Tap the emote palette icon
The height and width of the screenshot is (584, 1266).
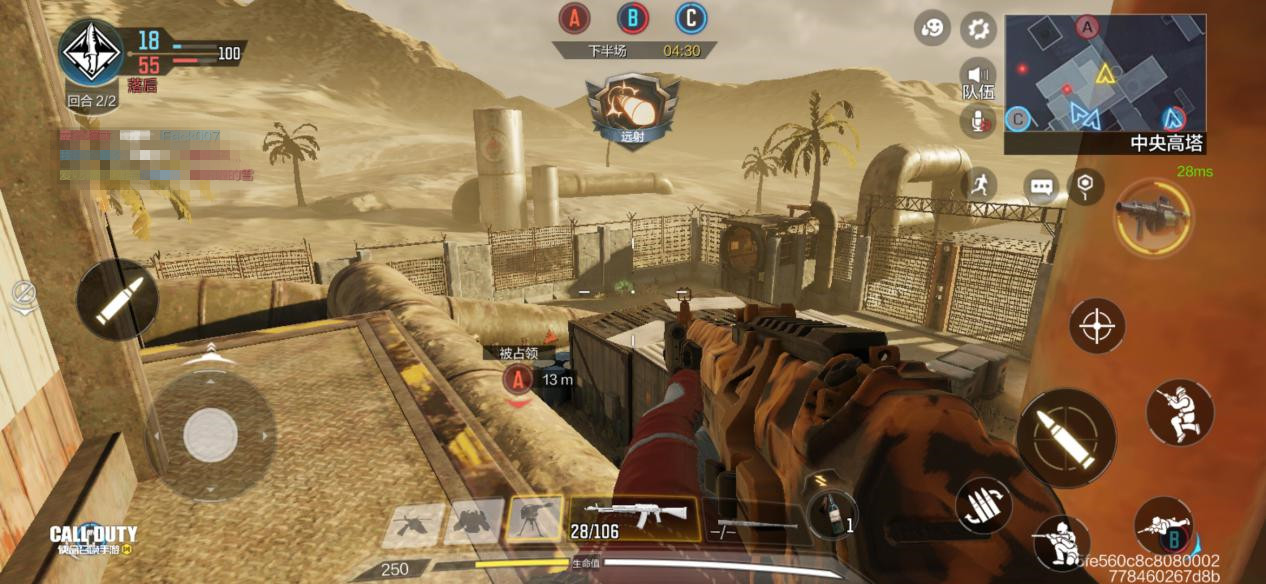pyautogui.click(x=932, y=29)
